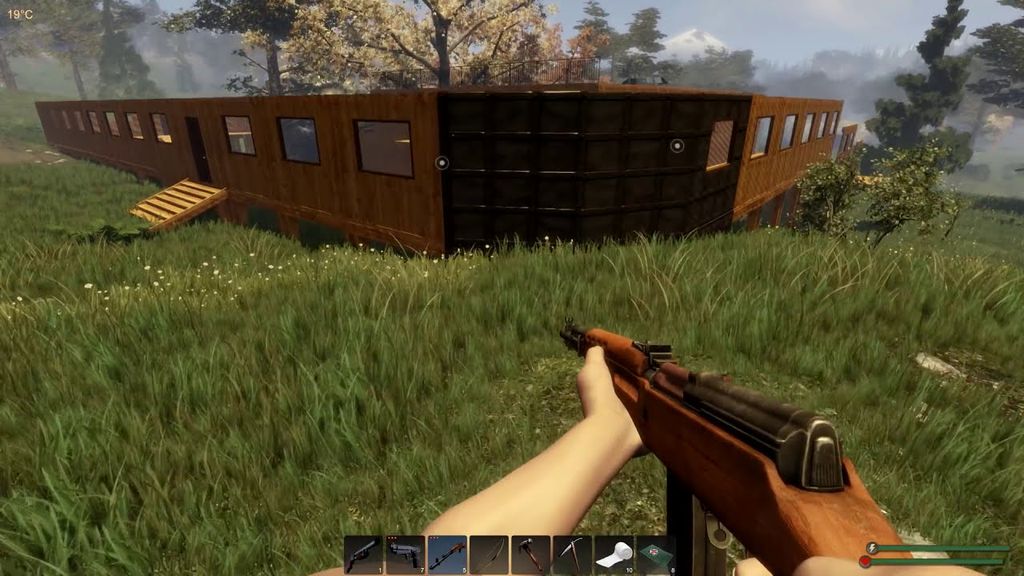Equip the hatchet from the hotbar
The height and width of the screenshot is (576, 1024).
coord(530,554)
